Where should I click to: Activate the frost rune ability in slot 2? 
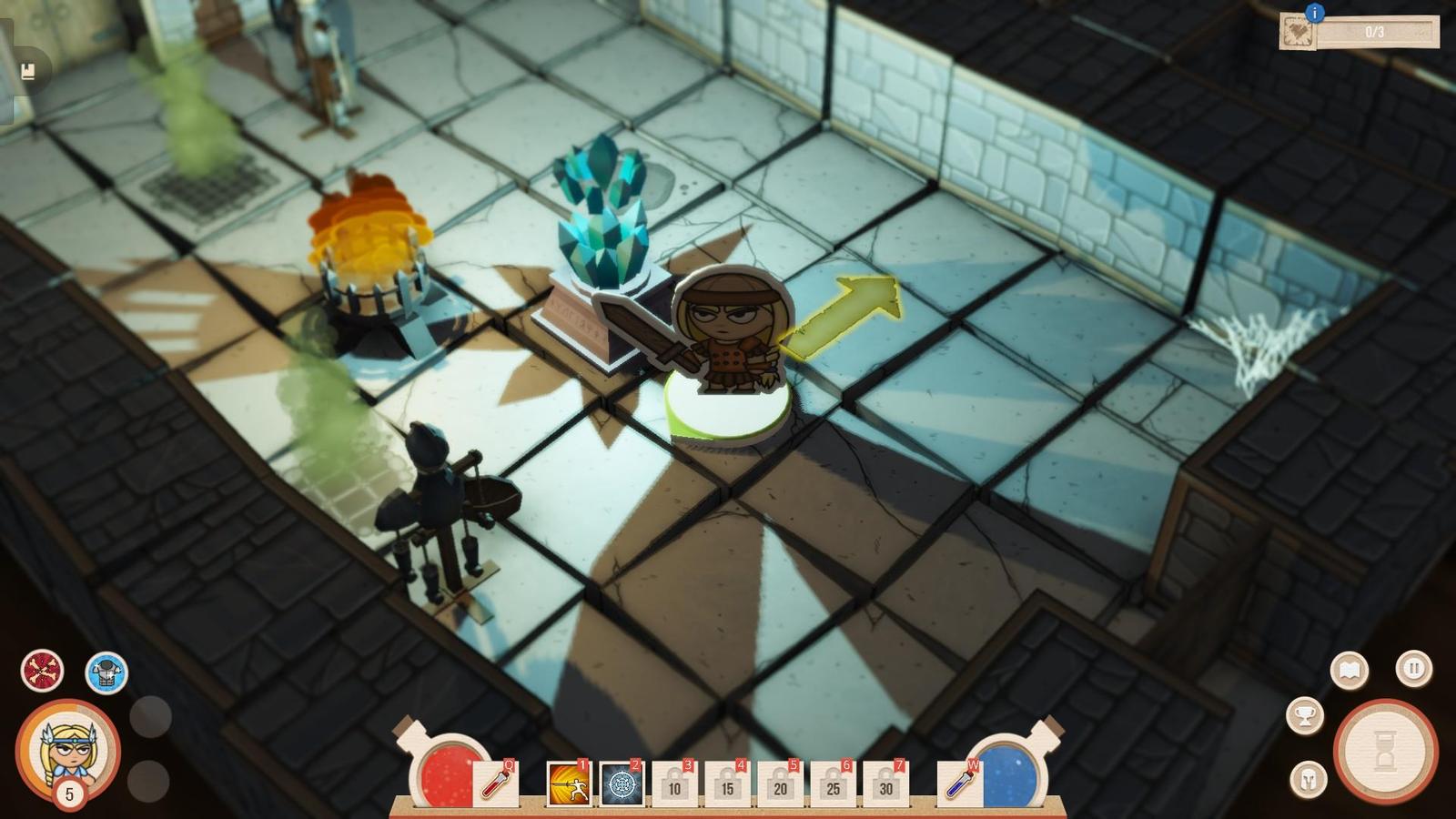(x=622, y=784)
